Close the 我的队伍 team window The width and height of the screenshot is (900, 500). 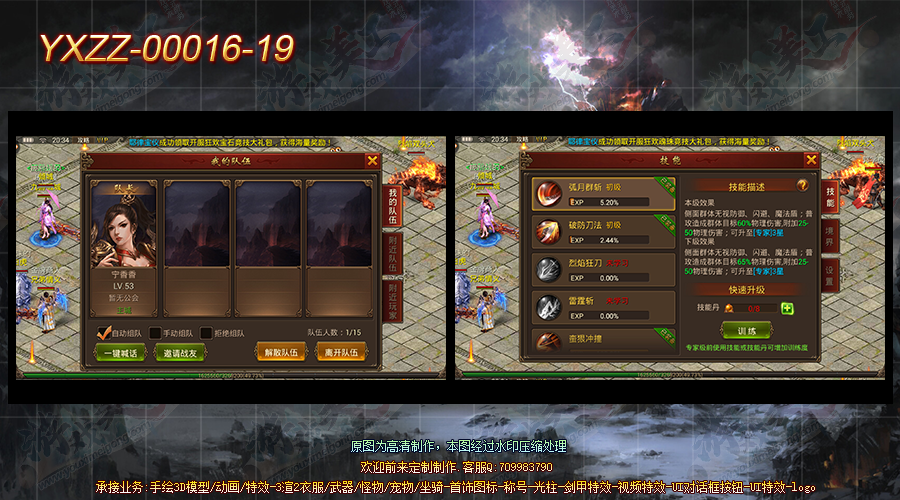pyautogui.click(x=373, y=160)
